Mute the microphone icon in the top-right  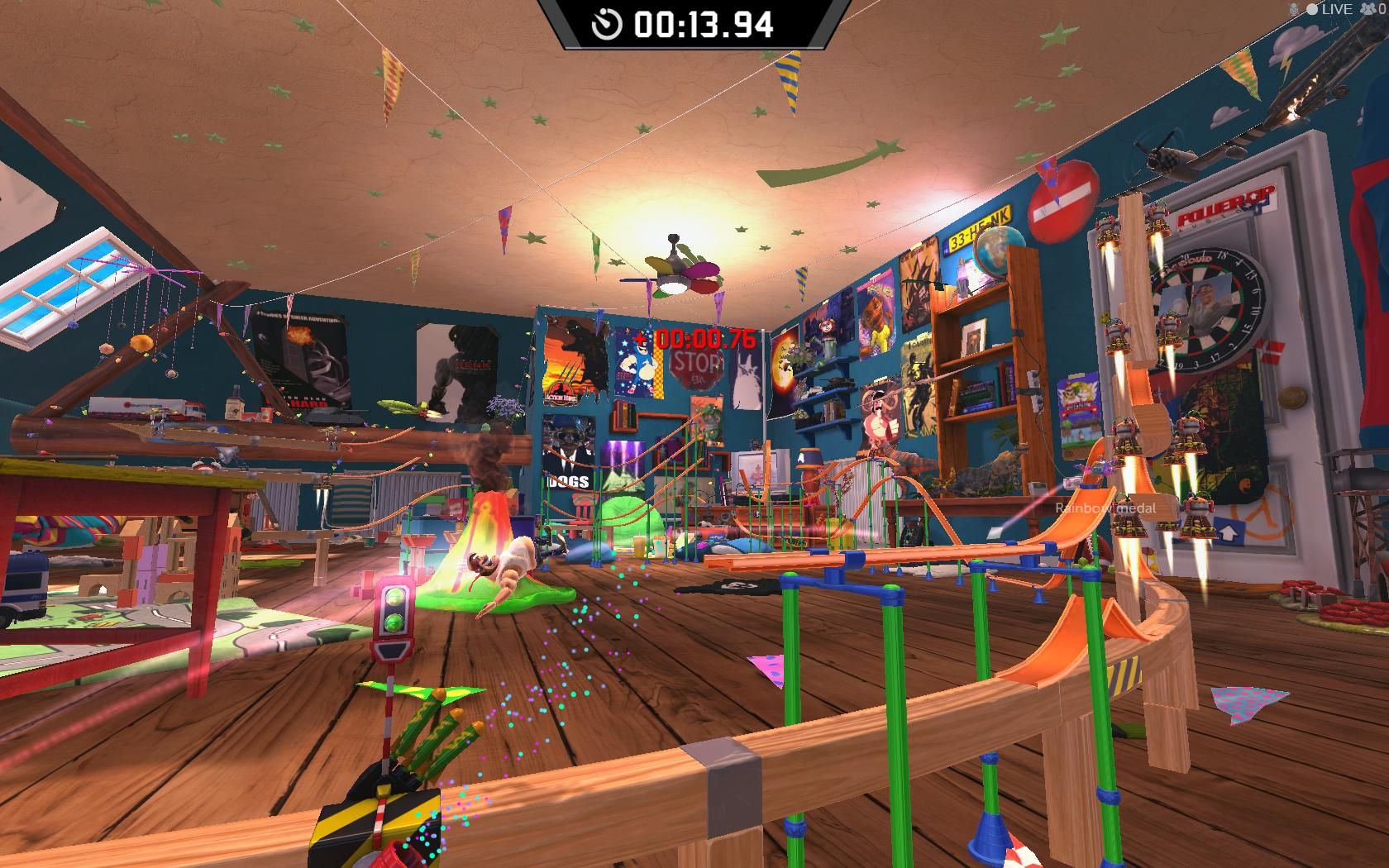tap(1293, 9)
